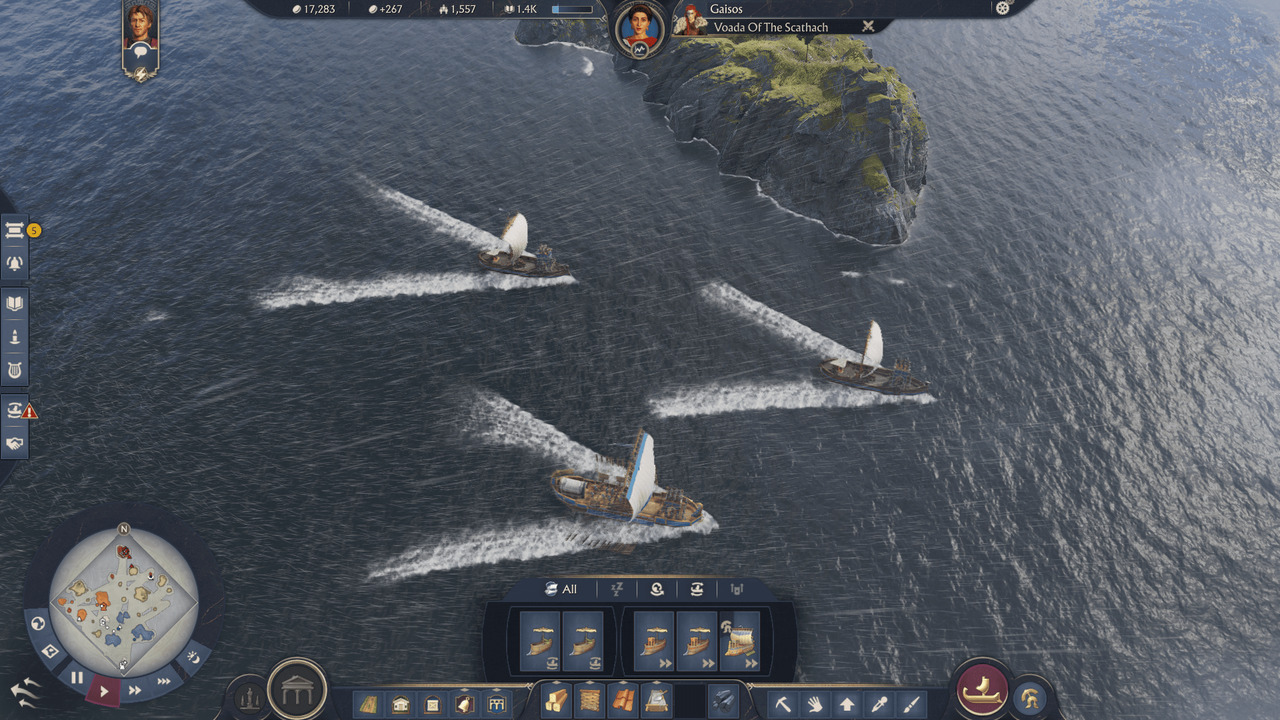The image size is (1280, 720).
Task: Select the pickaxe tool
Action: tap(783, 703)
